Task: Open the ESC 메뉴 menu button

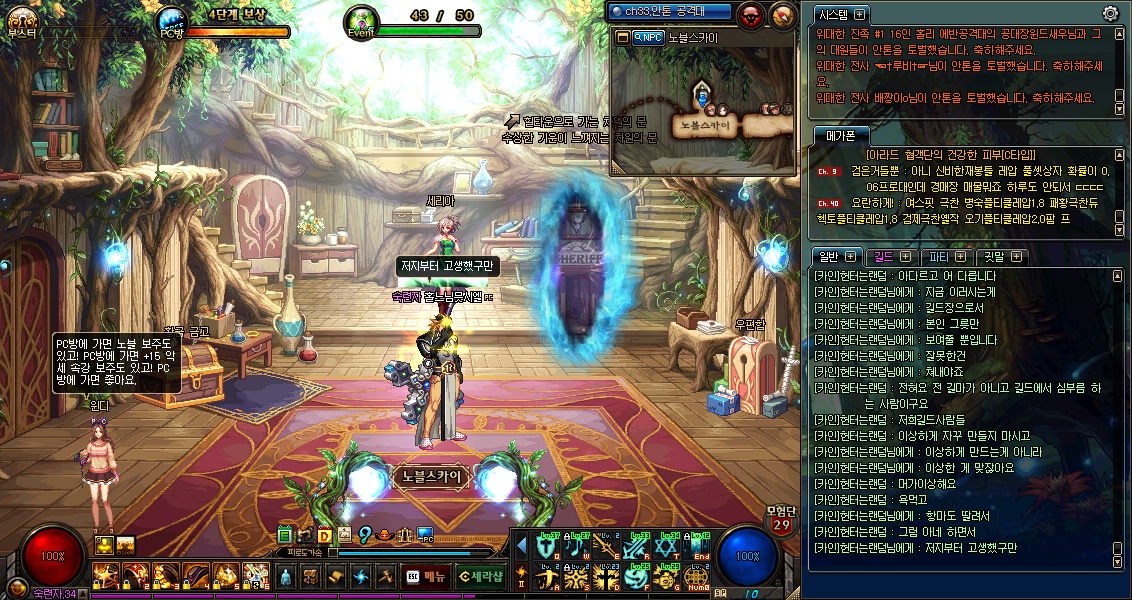Action: pos(425,576)
